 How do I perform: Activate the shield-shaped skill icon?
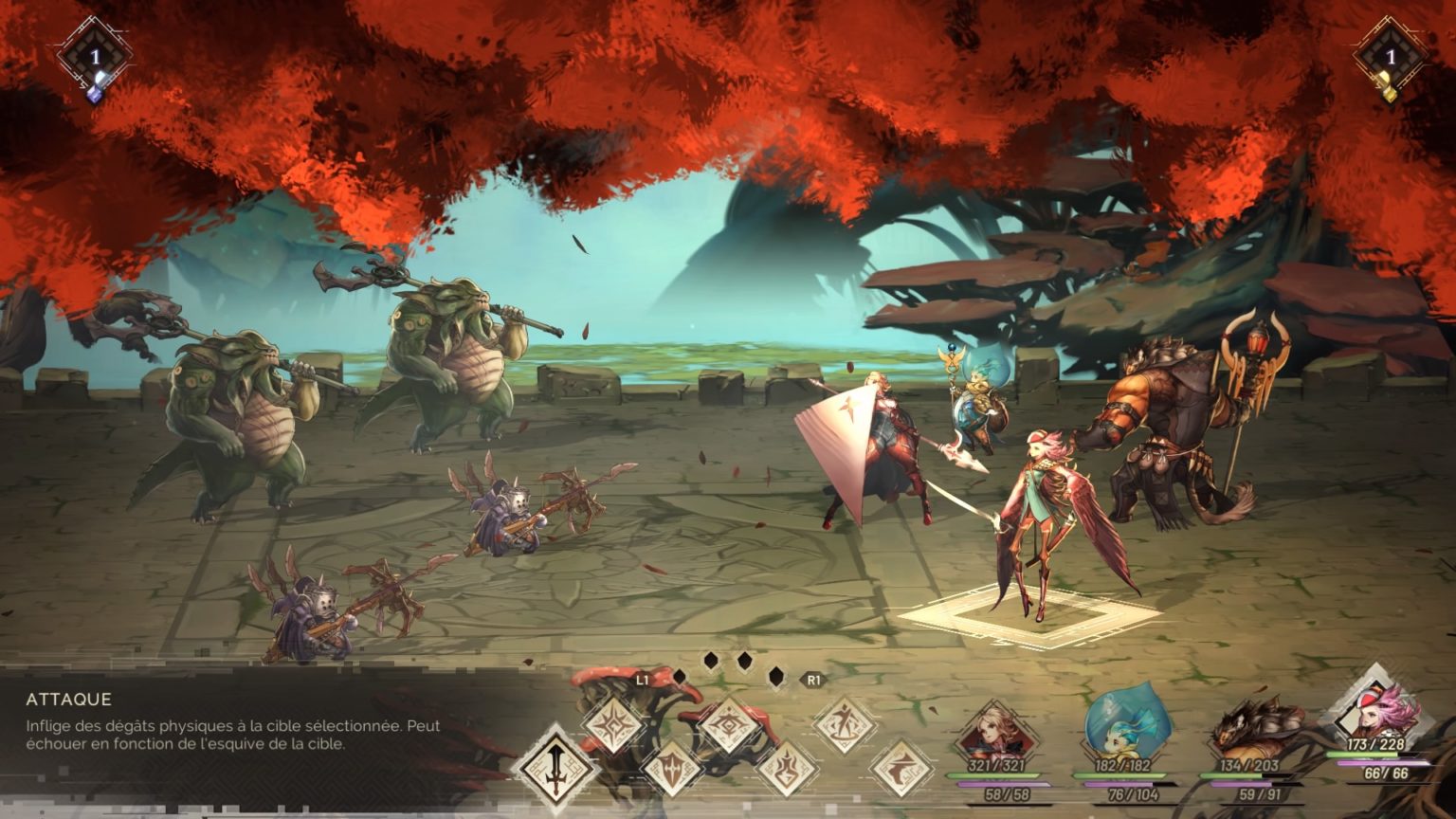[x=672, y=764]
